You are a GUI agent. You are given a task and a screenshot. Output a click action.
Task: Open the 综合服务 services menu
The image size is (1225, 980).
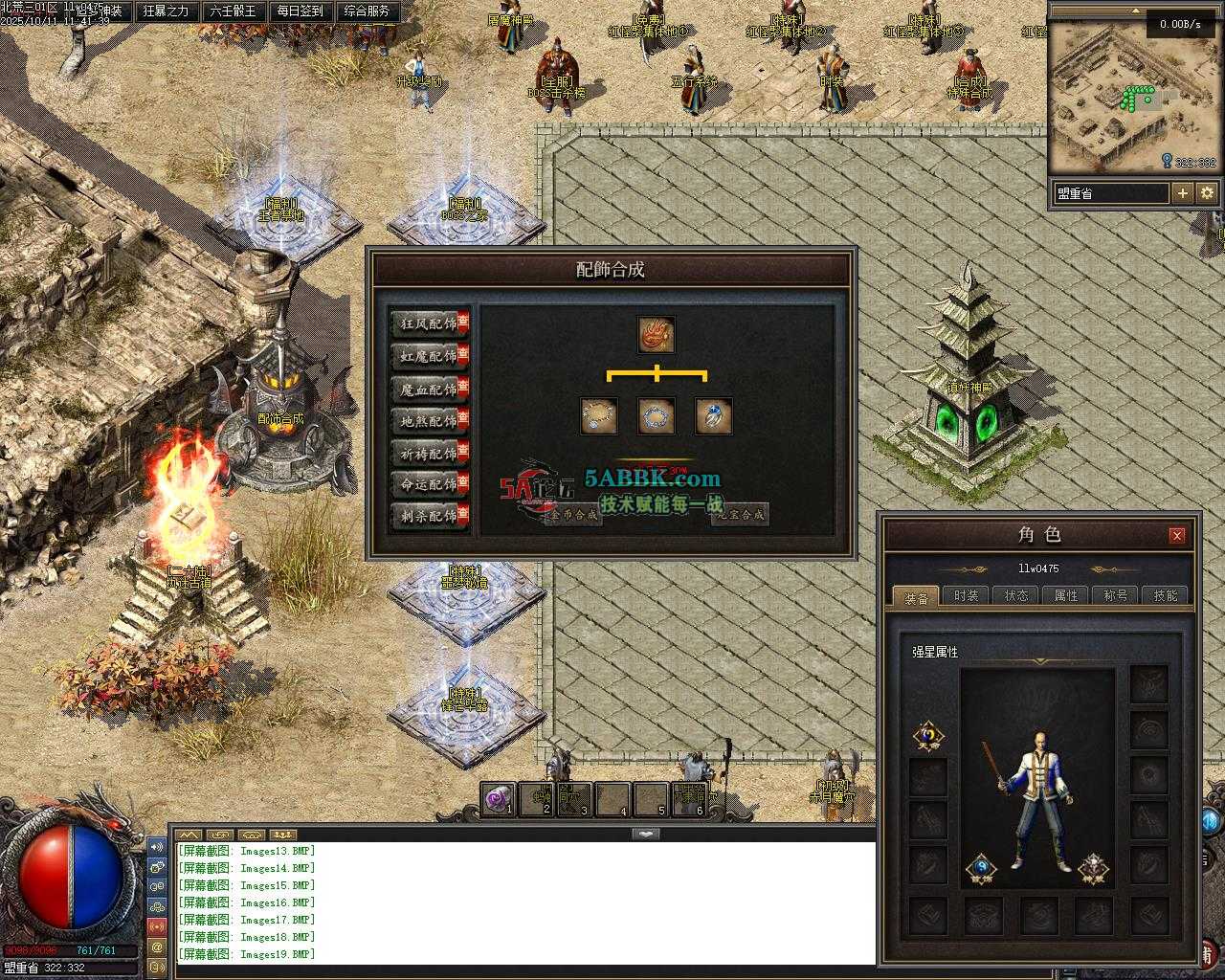[367, 11]
